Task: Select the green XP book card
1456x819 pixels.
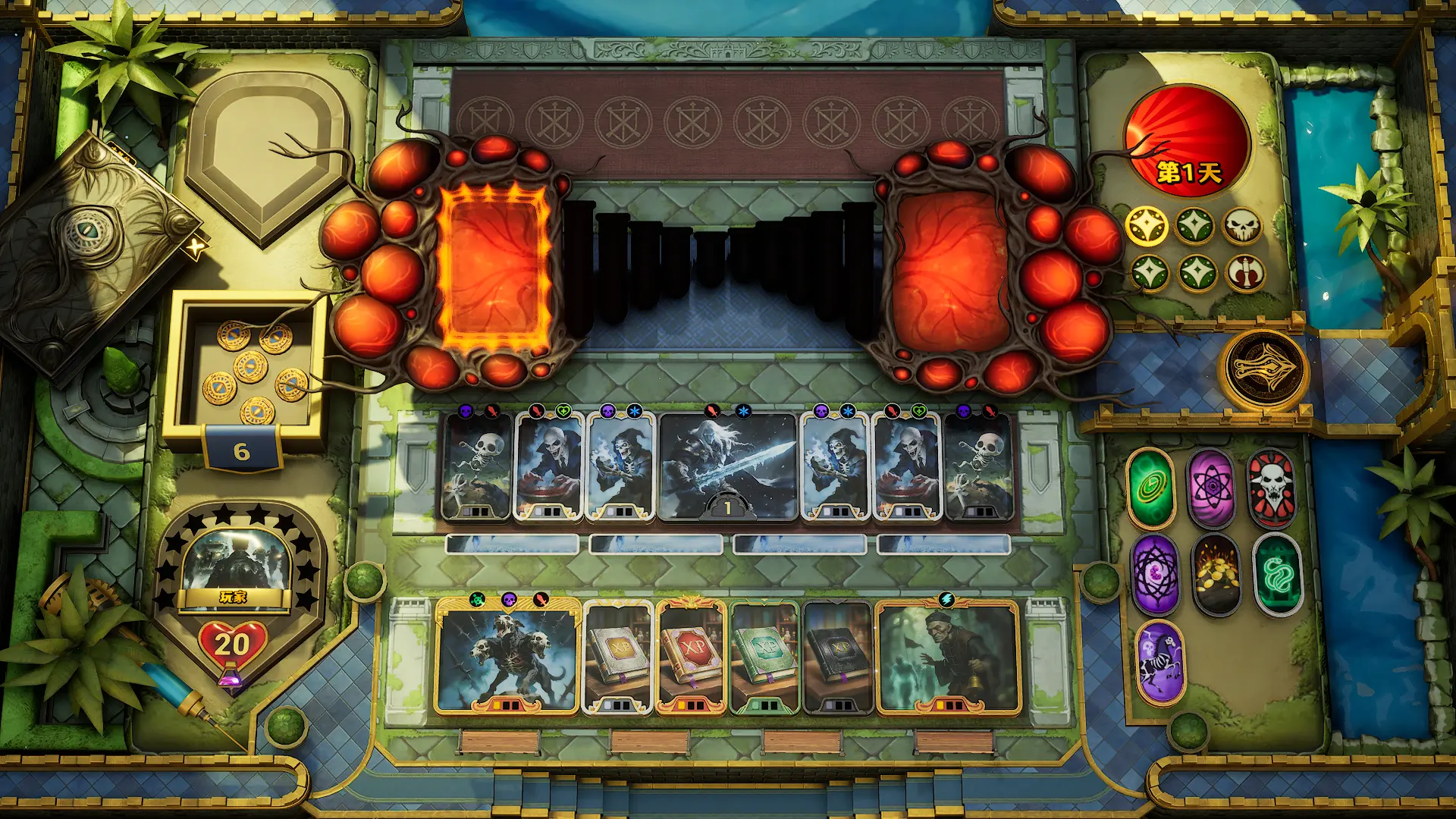Action: pos(764,658)
